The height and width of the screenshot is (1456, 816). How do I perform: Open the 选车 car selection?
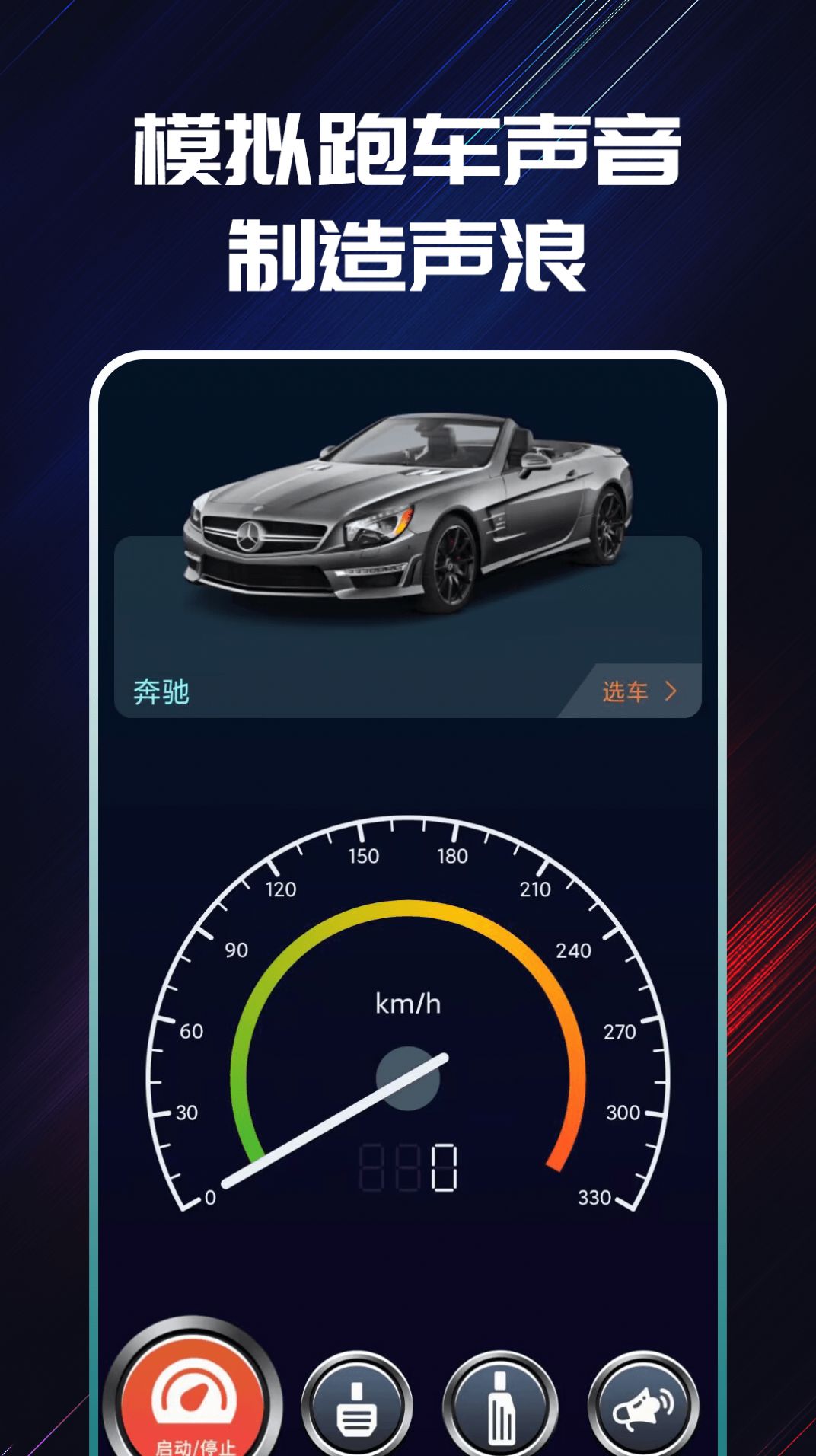click(x=638, y=691)
